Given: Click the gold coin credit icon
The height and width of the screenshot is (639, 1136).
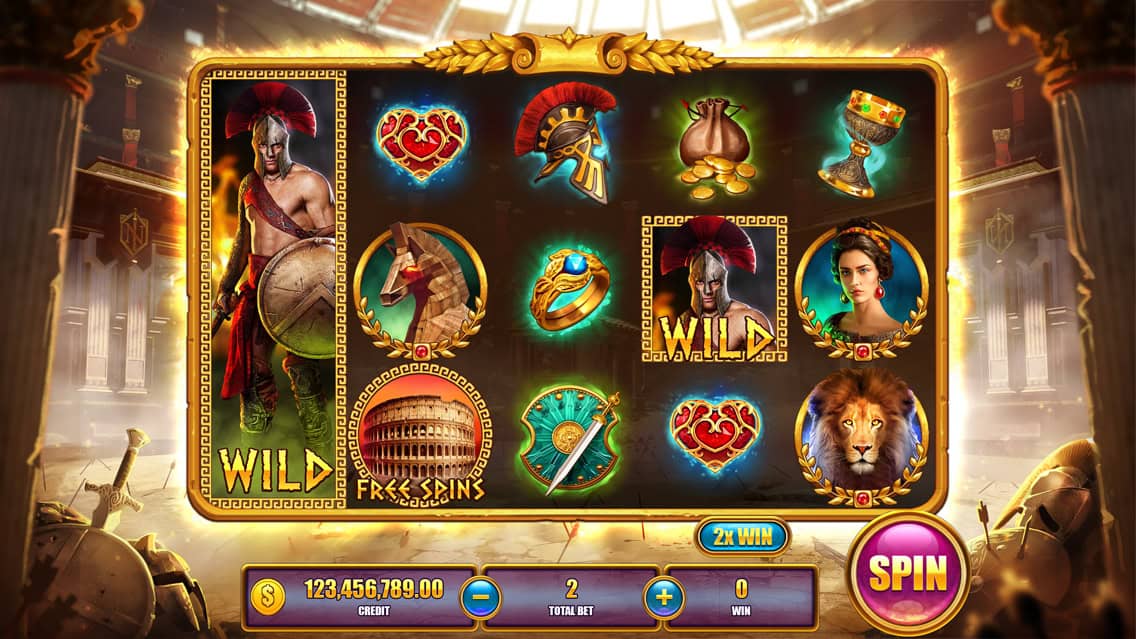Looking at the screenshot, I should coord(268,598).
